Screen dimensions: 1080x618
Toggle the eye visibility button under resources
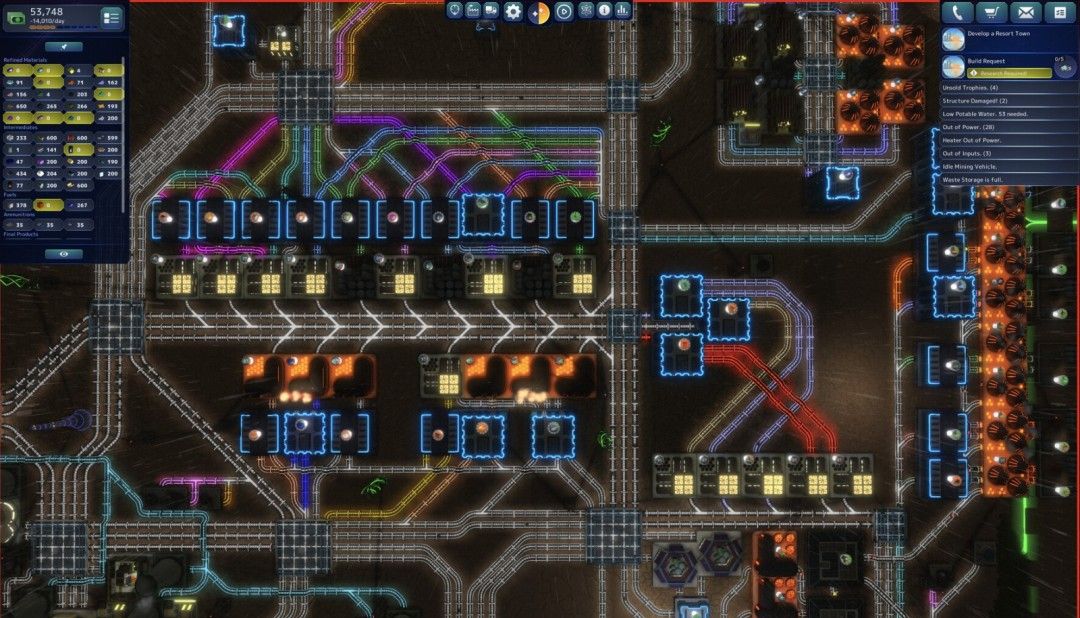click(x=64, y=254)
